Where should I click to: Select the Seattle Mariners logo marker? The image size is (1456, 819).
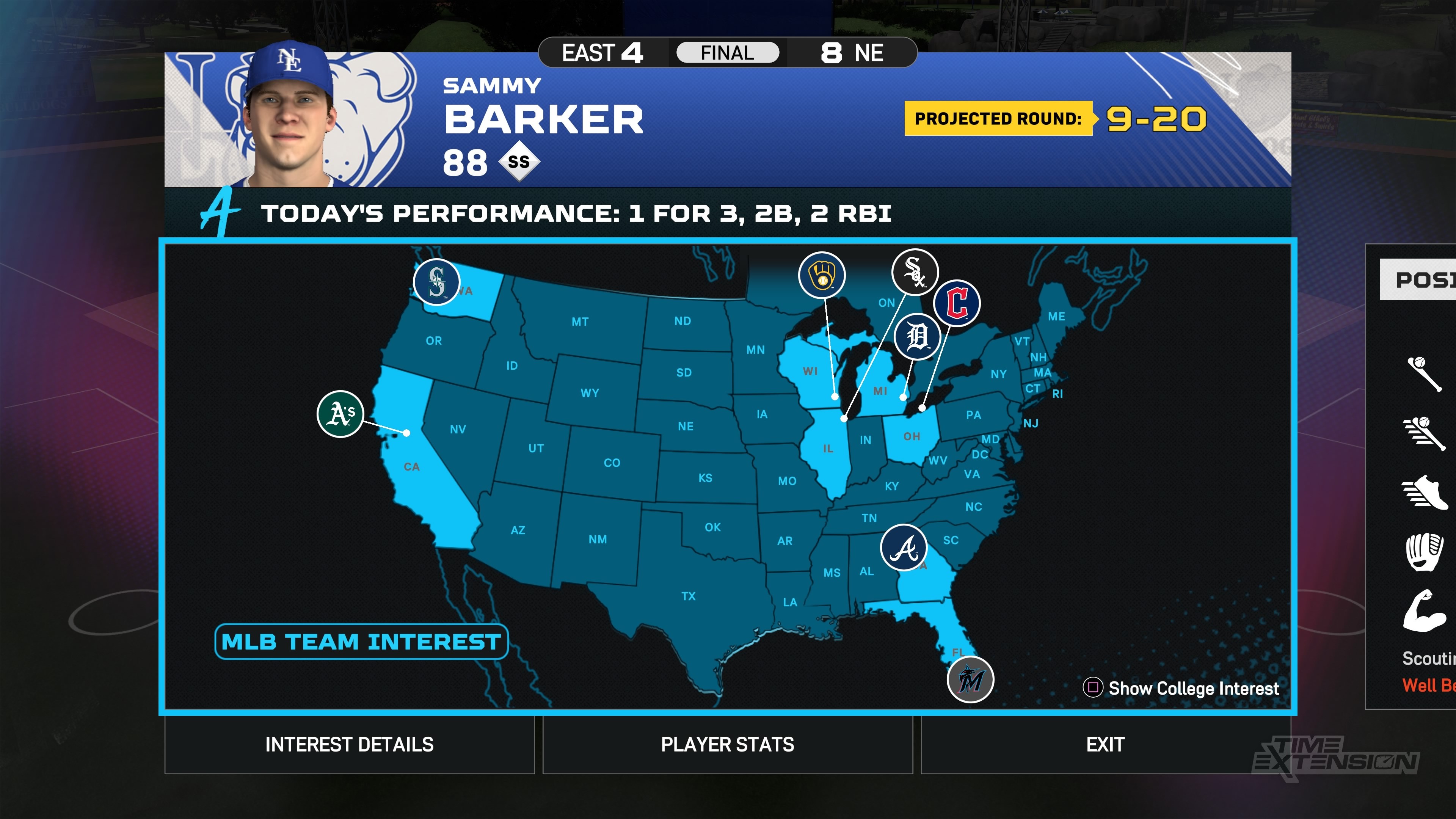coord(436,281)
